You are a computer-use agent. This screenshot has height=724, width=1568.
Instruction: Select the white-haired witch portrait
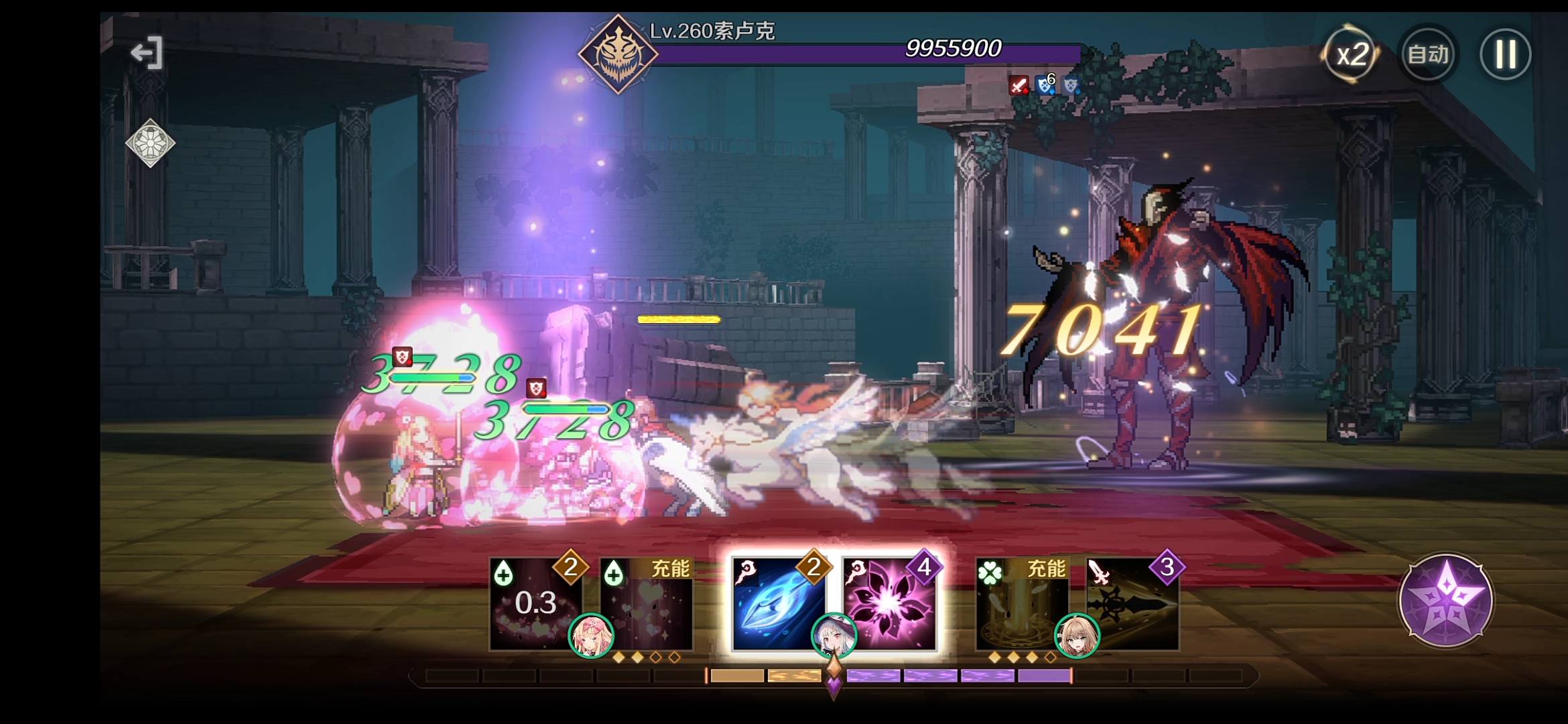pos(834,635)
